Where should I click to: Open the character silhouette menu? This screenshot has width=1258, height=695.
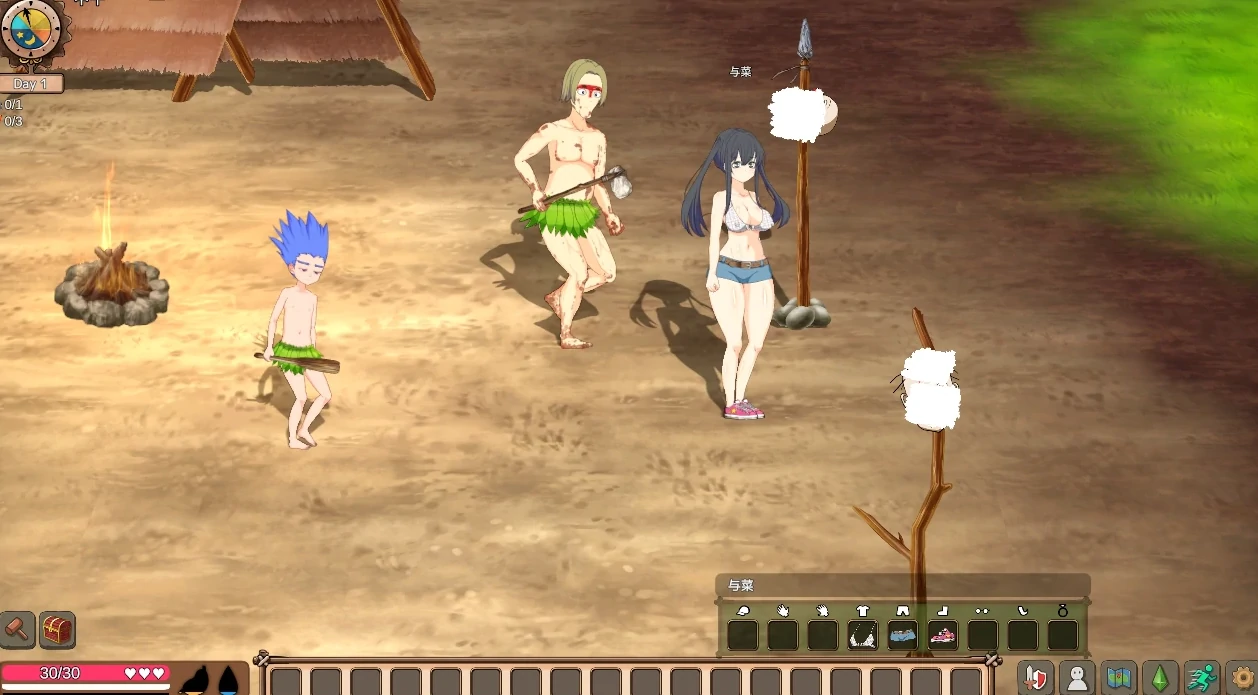pos(1077,677)
